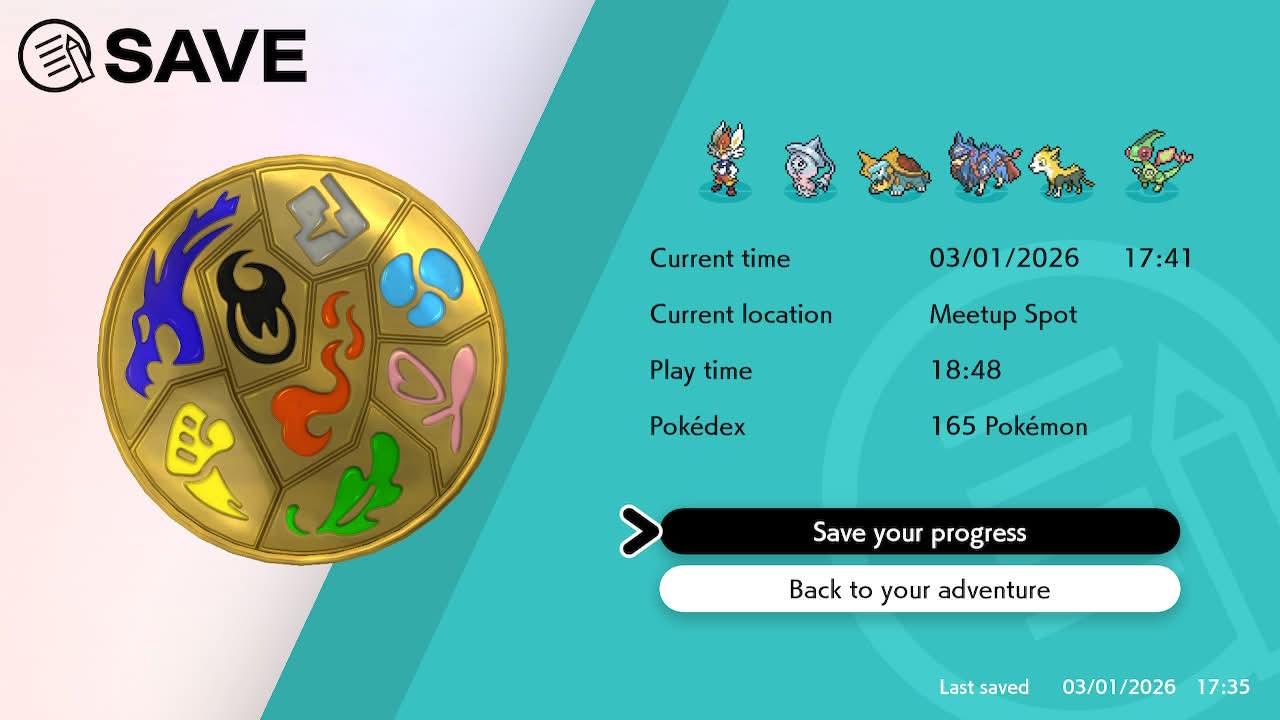Select Save your progress

click(919, 532)
